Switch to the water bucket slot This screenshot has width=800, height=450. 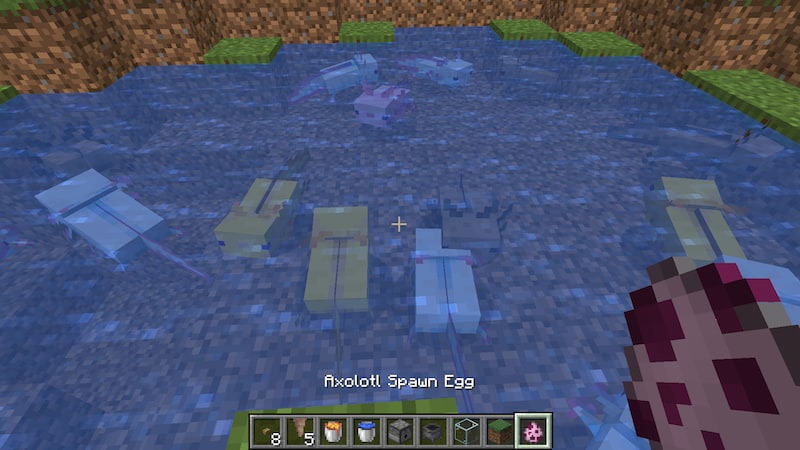(x=367, y=431)
